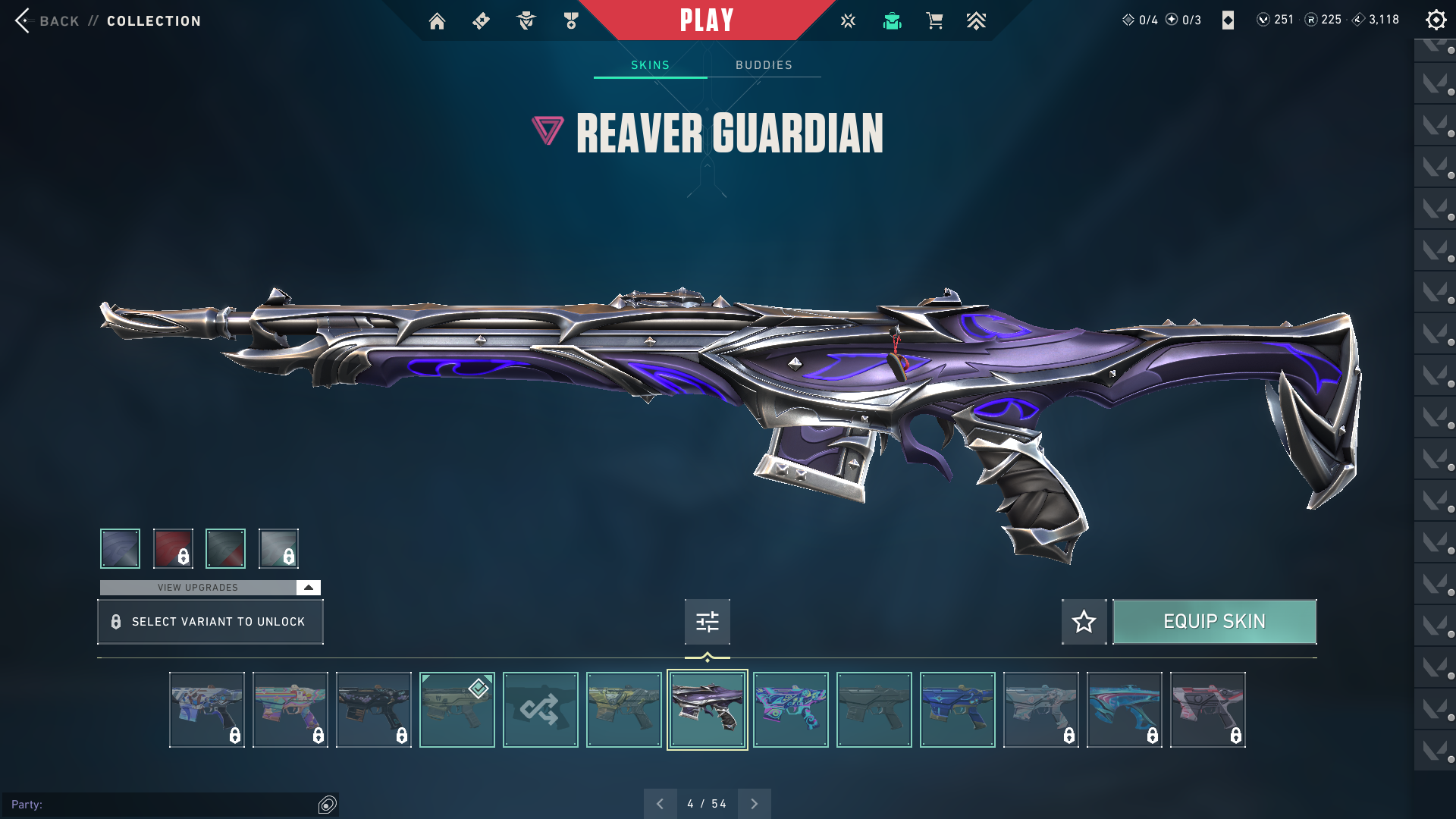This screenshot has width=1456, height=819.
Task: Select the random shuffle skin thumbnail
Action: click(x=540, y=710)
